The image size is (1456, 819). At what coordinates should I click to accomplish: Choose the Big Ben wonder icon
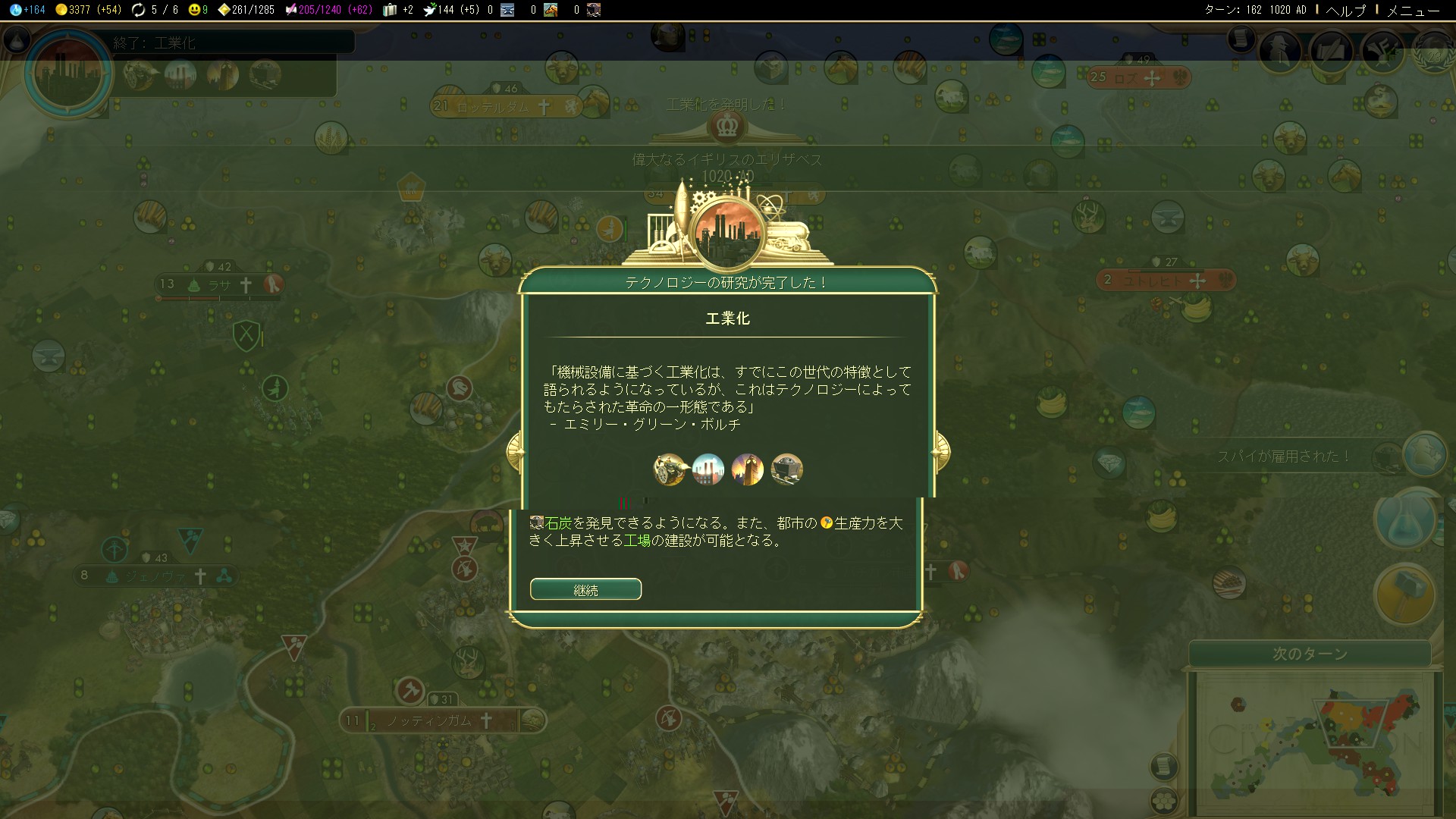coord(748,469)
